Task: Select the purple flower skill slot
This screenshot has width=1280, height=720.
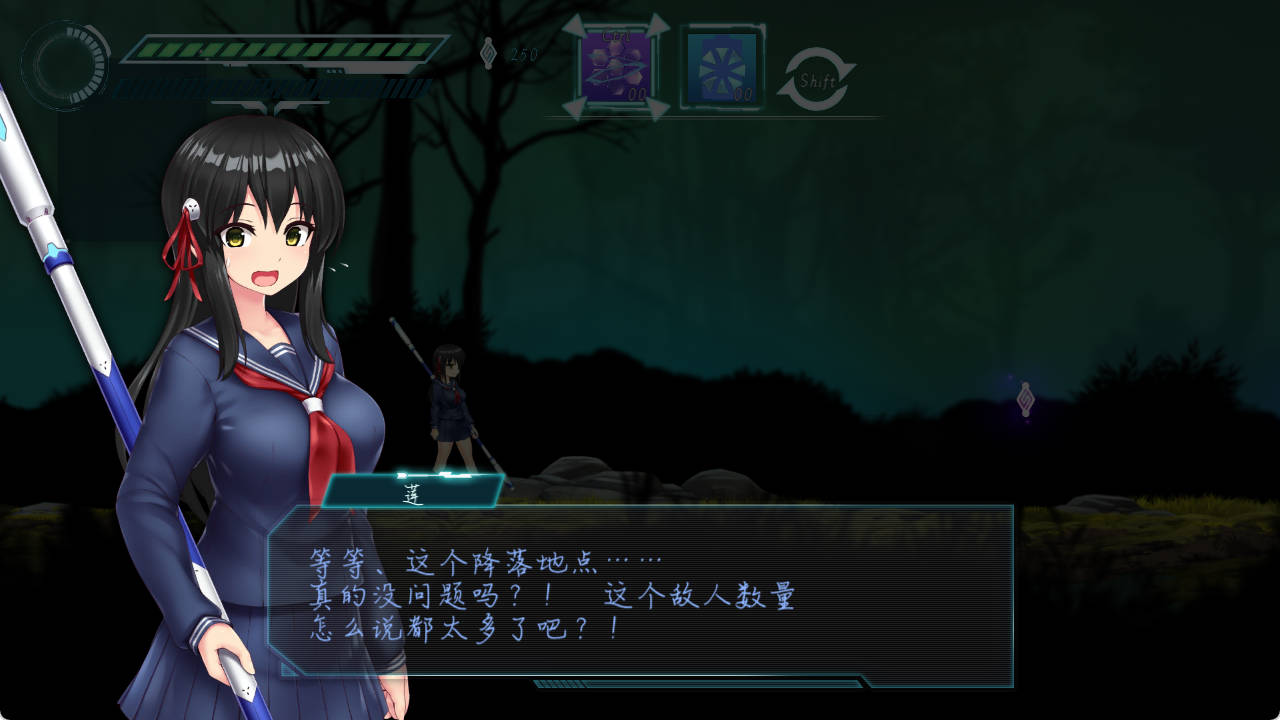Action: [x=616, y=67]
